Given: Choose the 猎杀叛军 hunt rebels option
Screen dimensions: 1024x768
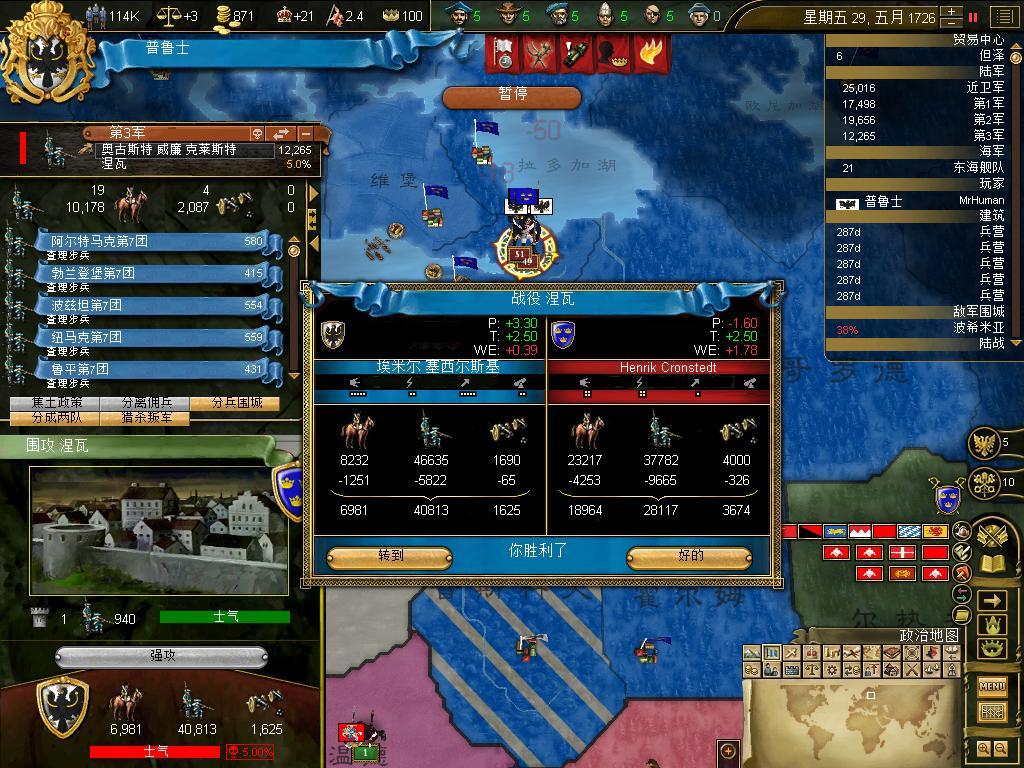Looking at the screenshot, I should click(146, 418).
